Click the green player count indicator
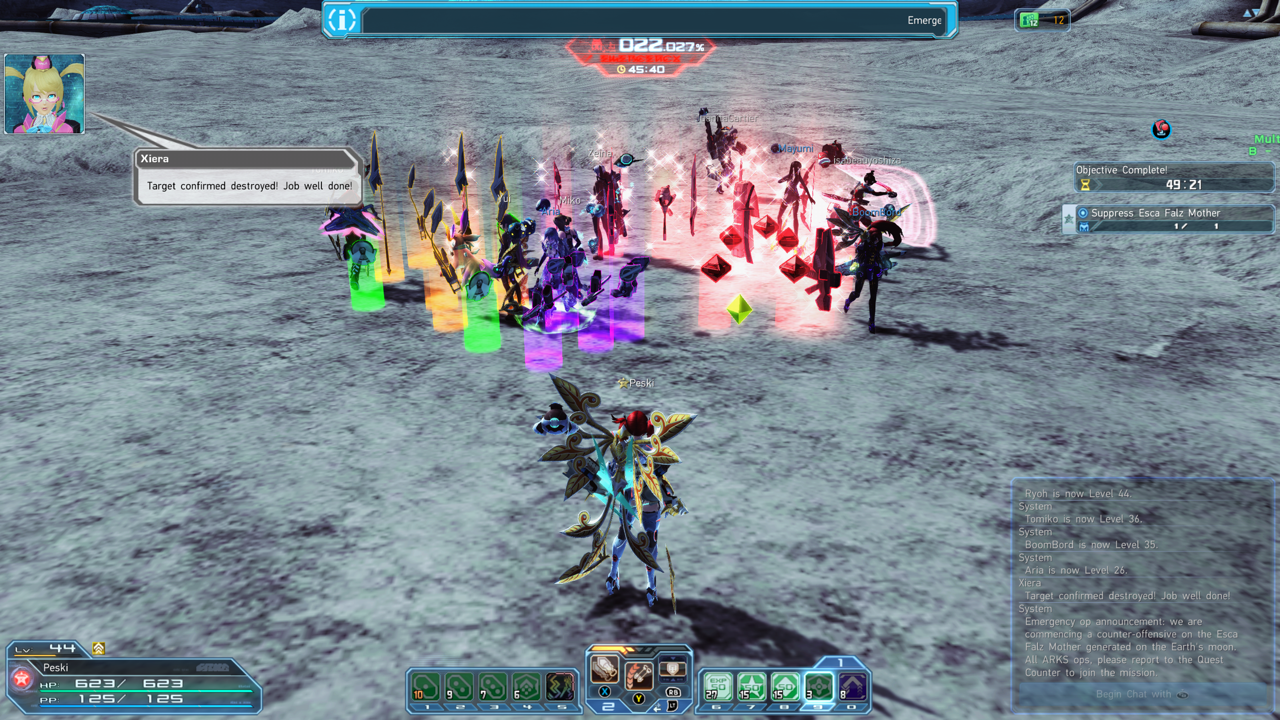Screen dimensions: 1280x720 pyautogui.click(x=1042, y=20)
